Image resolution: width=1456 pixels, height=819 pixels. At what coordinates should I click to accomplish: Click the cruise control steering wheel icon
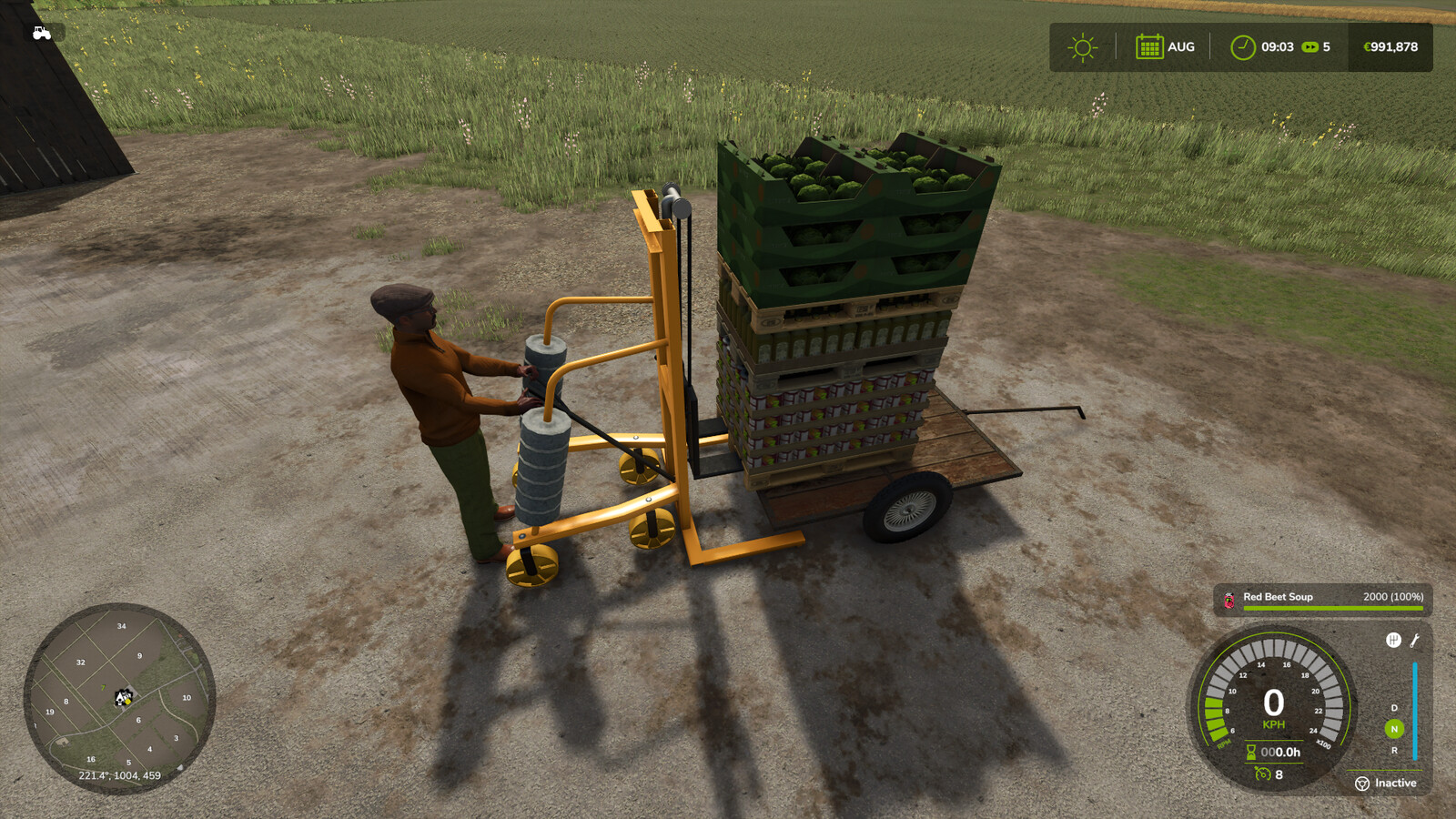(1362, 783)
